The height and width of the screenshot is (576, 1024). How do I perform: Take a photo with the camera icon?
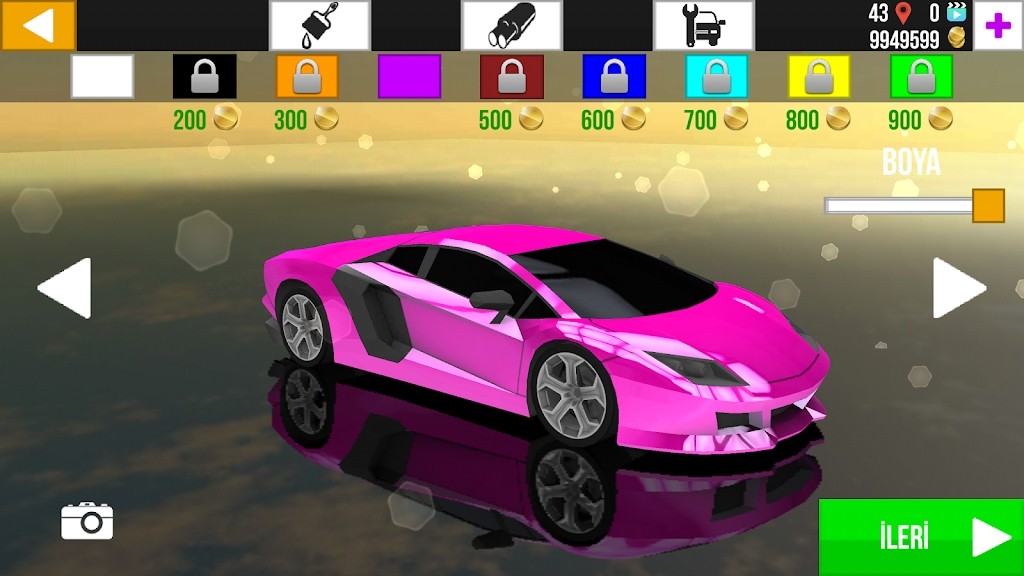point(87,521)
